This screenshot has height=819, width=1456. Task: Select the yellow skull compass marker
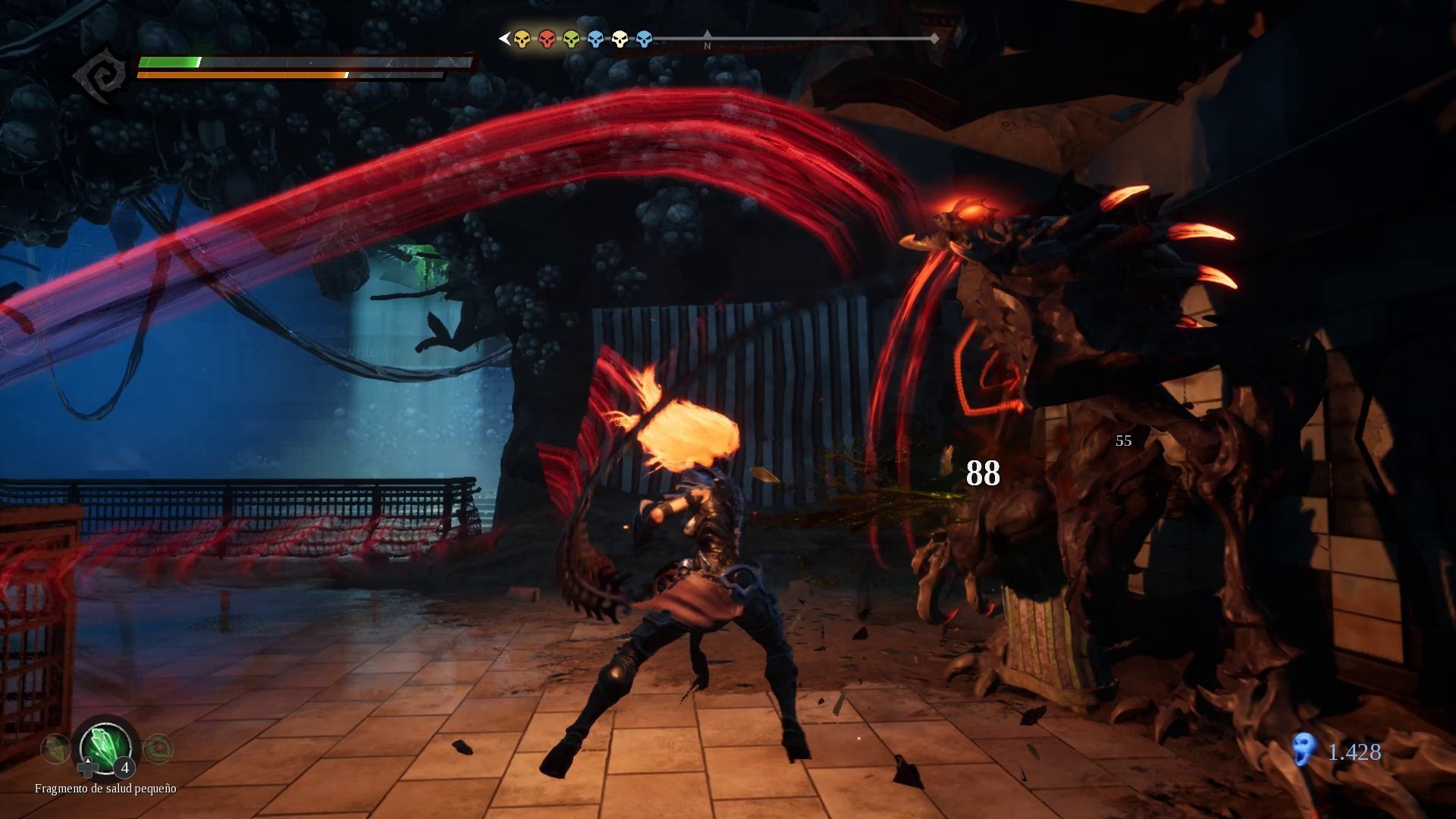pyautogui.click(x=522, y=39)
